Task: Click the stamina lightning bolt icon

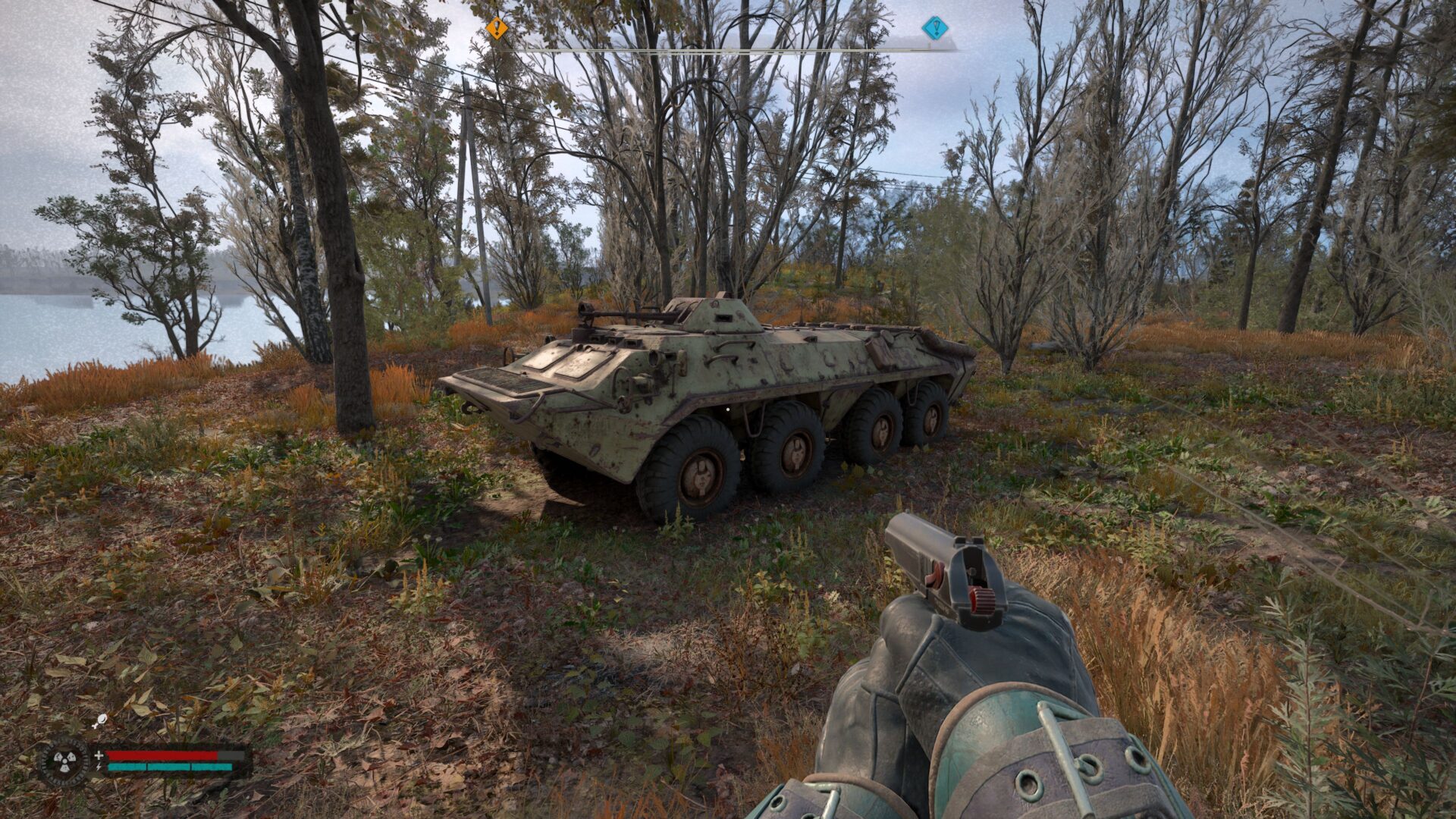Action: pyautogui.click(x=99, y=767)
